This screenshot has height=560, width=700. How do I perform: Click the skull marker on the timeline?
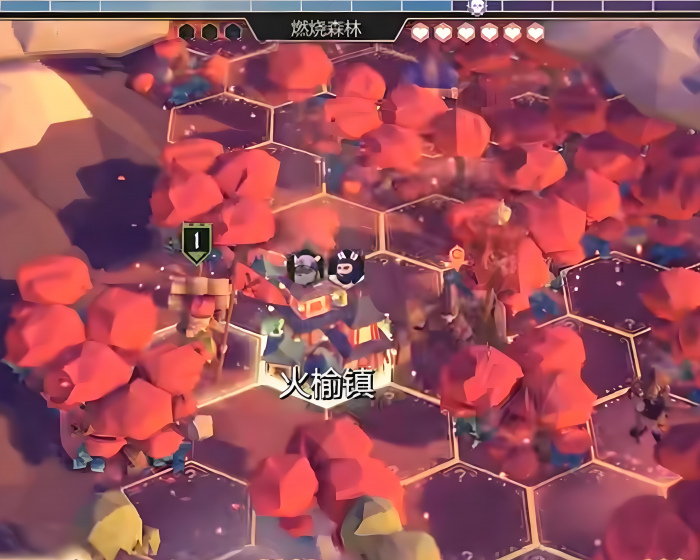point(477,6)
